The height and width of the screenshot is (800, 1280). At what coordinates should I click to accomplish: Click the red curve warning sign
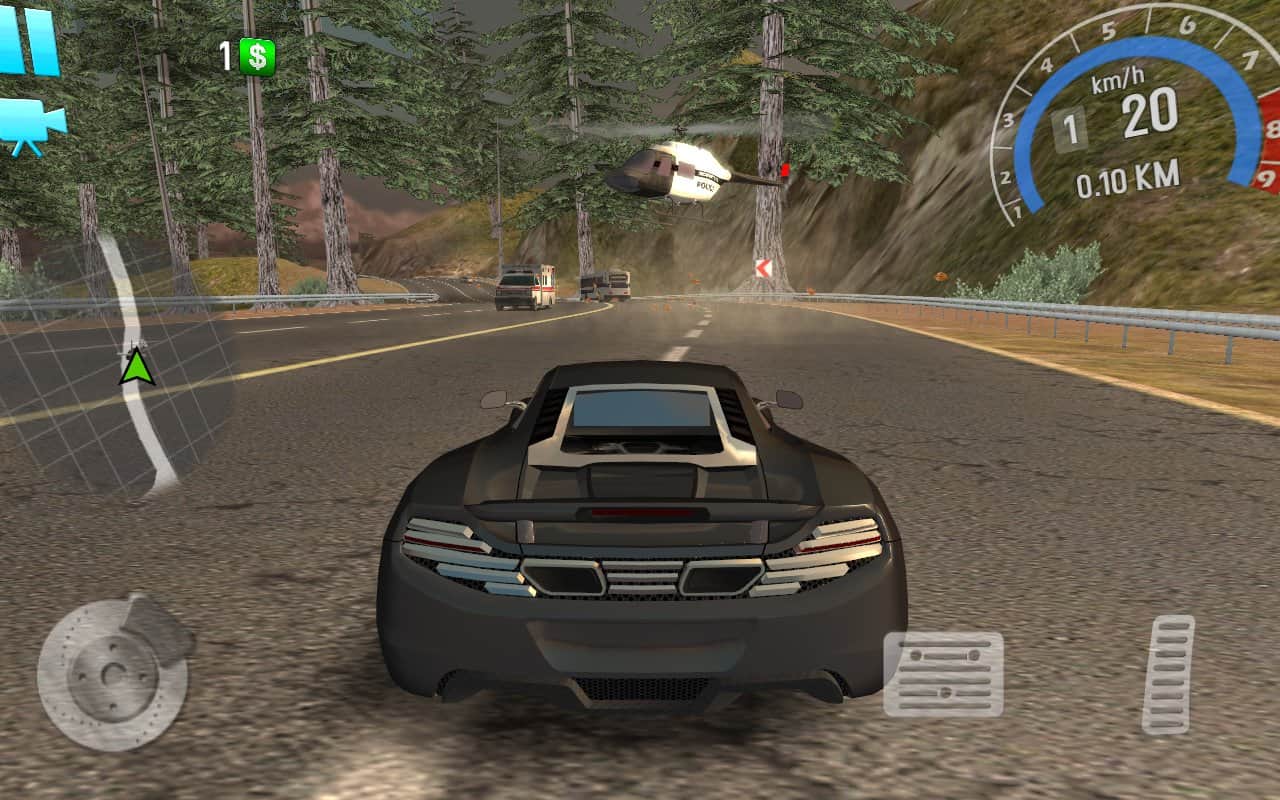coord(763,268)
